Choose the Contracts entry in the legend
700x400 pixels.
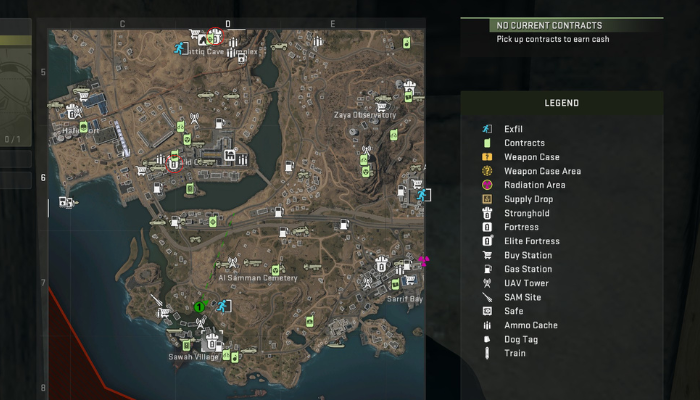tap(524, 143)
